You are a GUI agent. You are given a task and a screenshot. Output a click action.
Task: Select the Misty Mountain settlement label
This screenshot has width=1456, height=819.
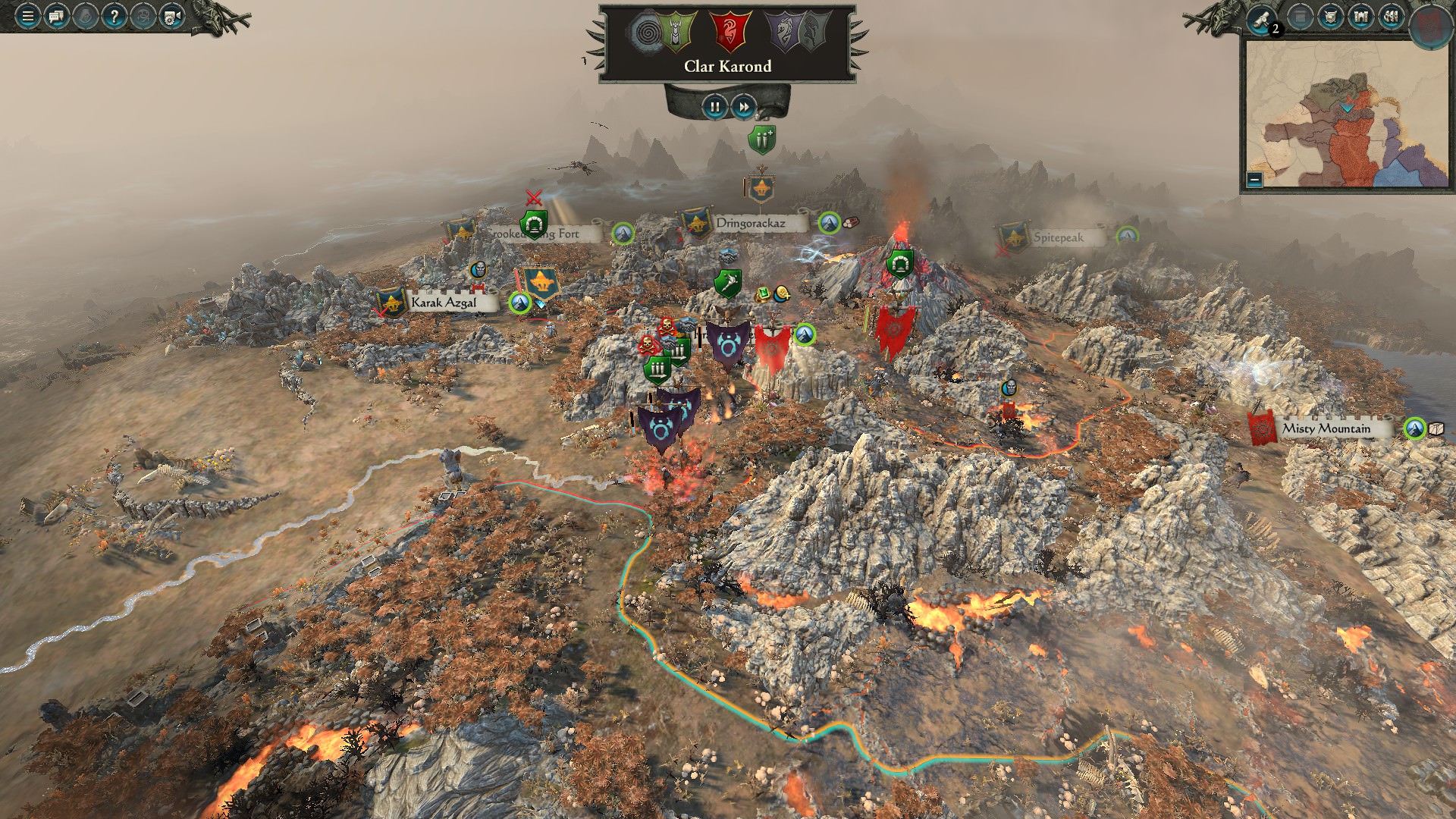click(1326, 428)
